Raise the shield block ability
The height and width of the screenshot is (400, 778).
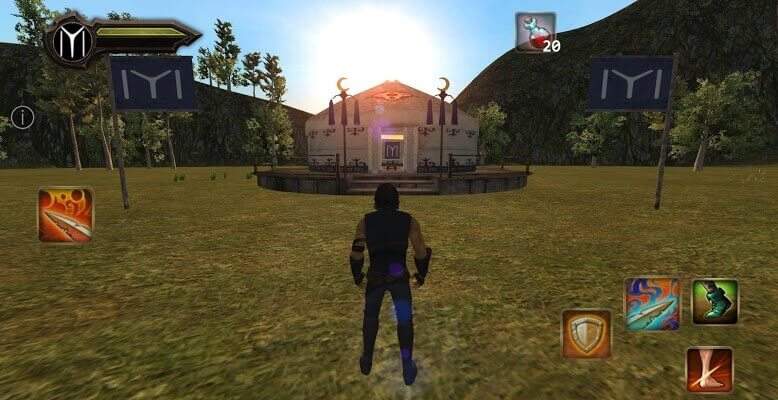[x=586, y=333]
